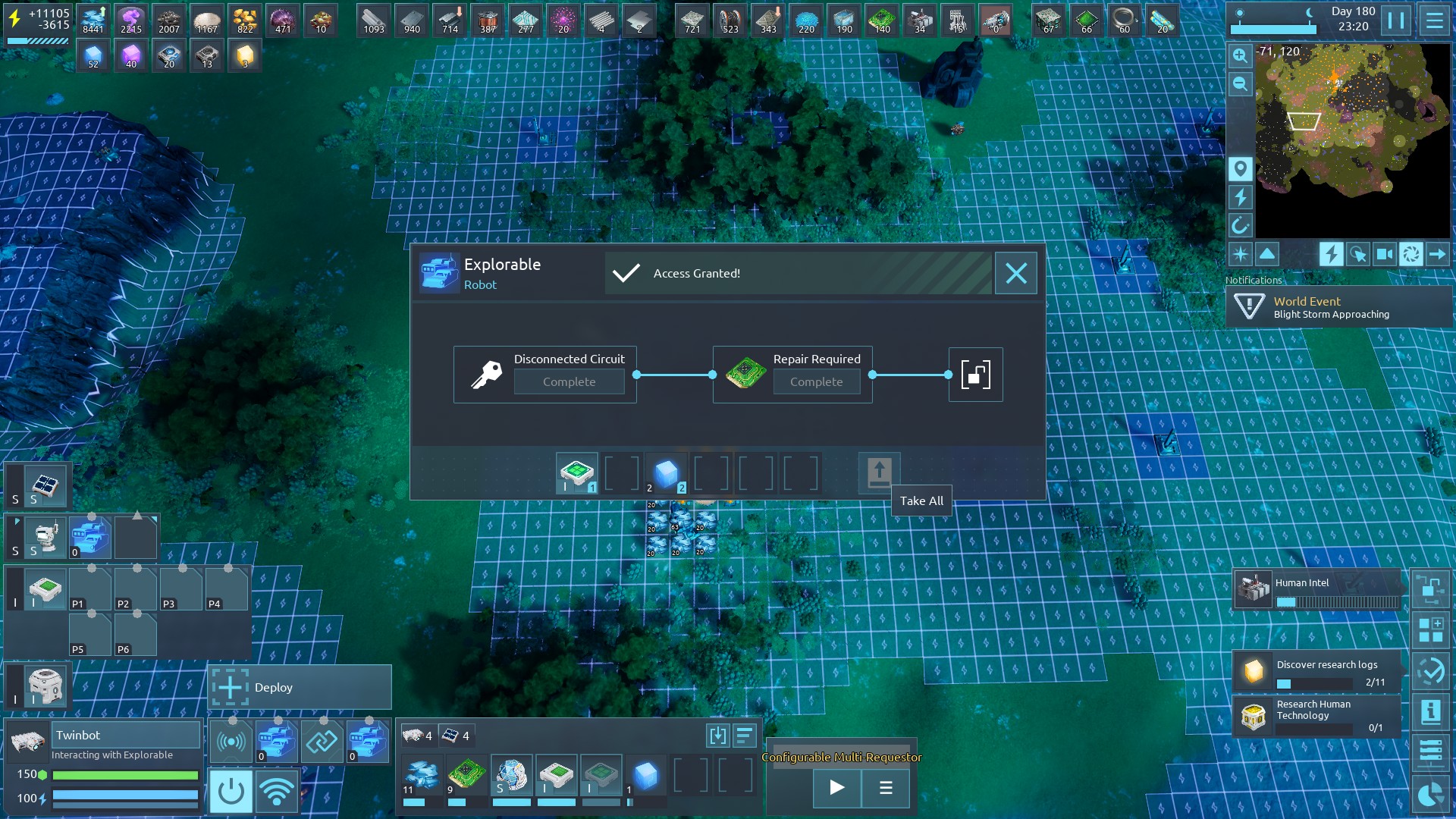Click the Take All button
The height and width of the screenshot is (819, 1456).
coord(879,473)
